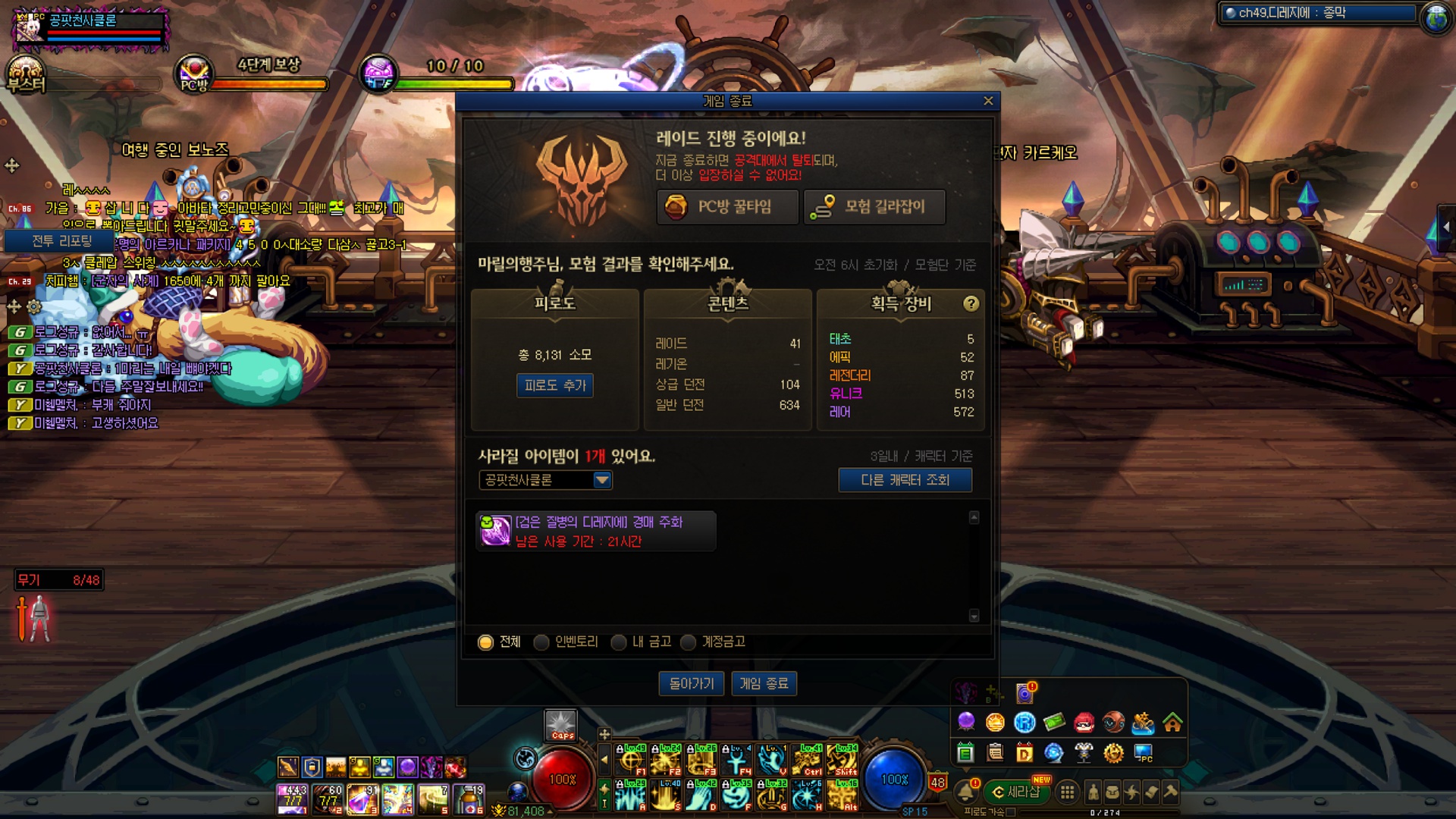Open the 부스터 icon

[25, 74]
